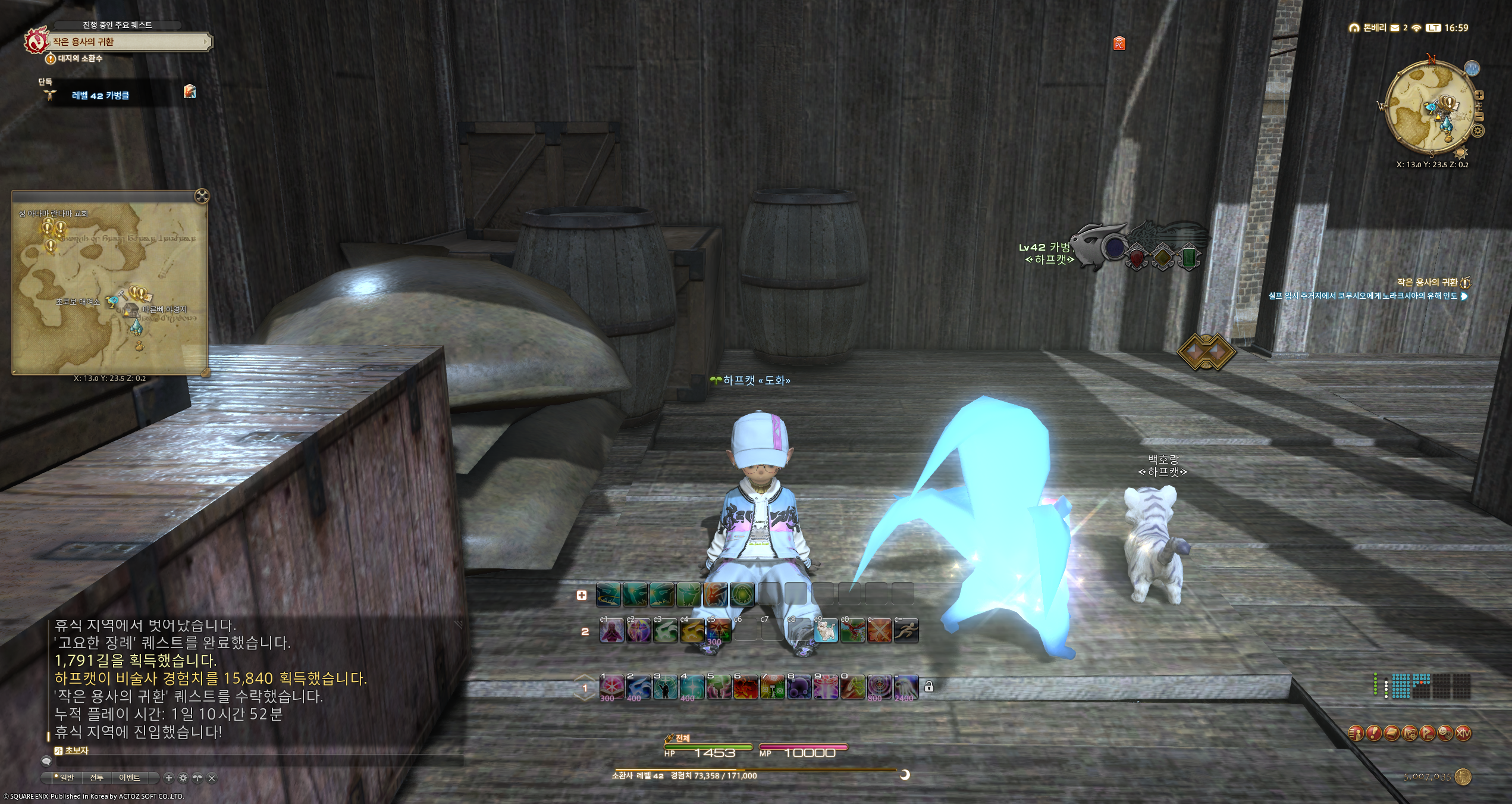The image size is (1512, 804).
Task: Summon the white tiger cub minion
Action: [x=826, y=631]
